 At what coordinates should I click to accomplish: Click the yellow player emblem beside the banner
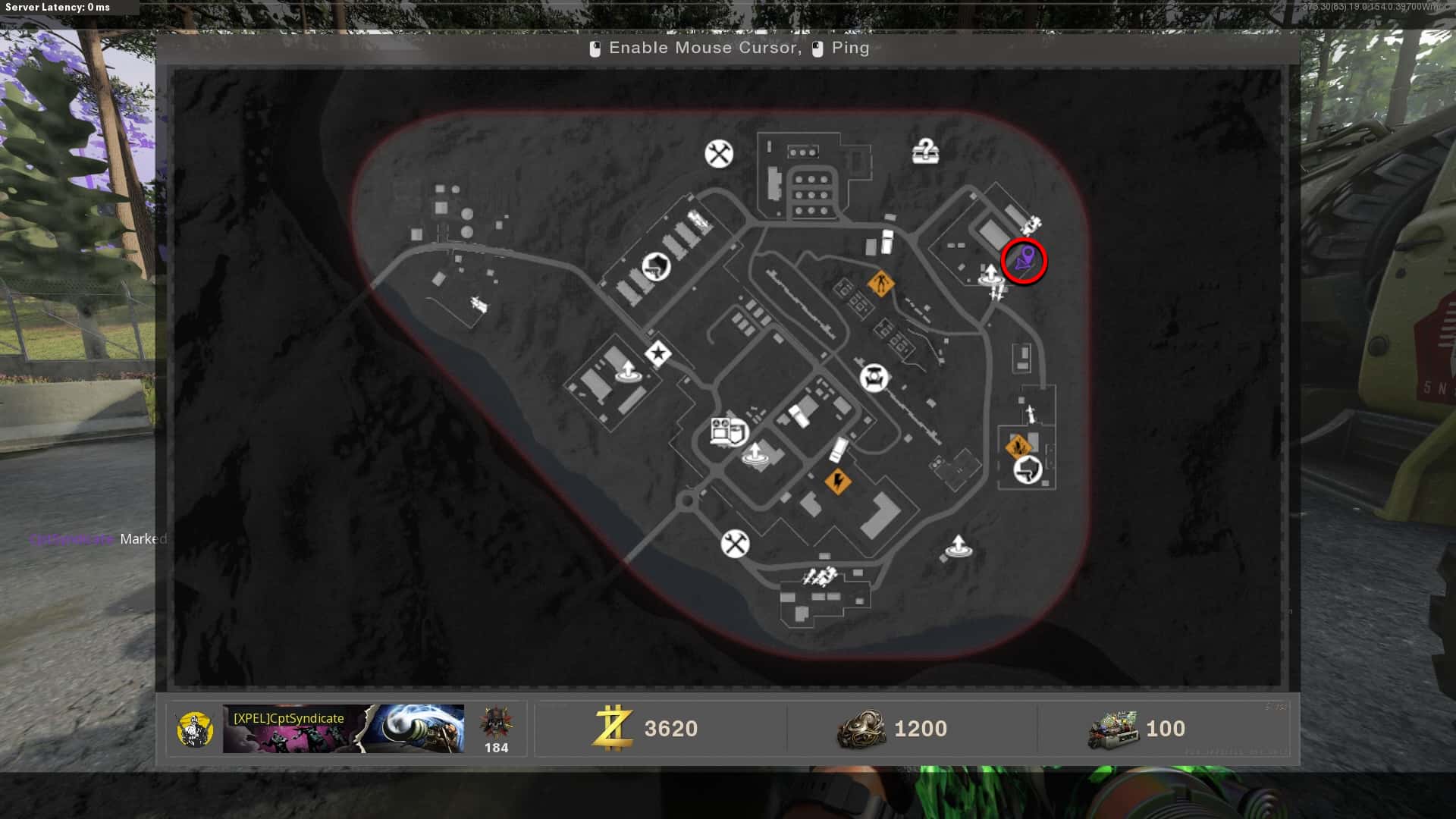tap(195, 730)
